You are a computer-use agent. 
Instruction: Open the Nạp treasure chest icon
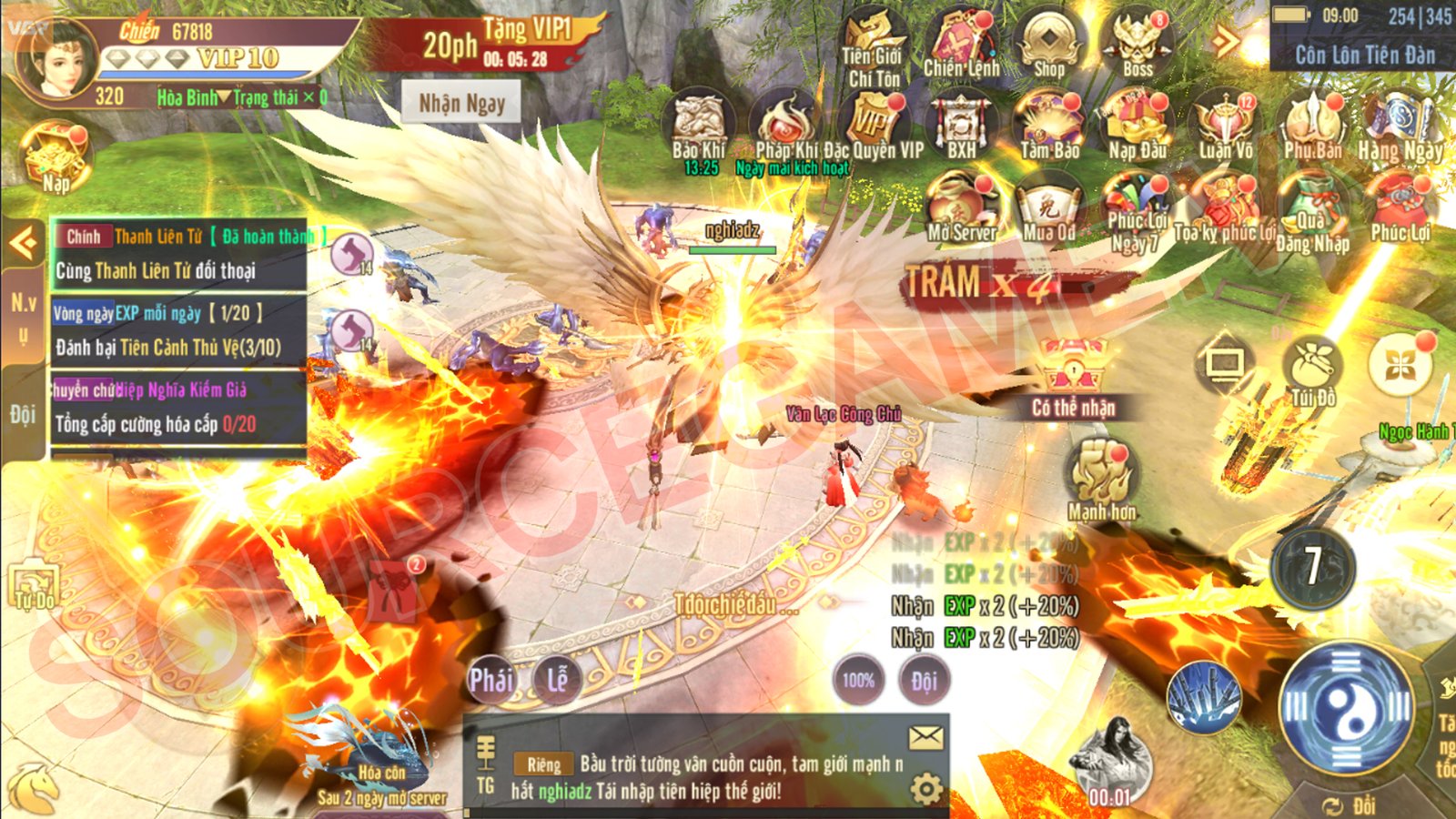point(56,157)
